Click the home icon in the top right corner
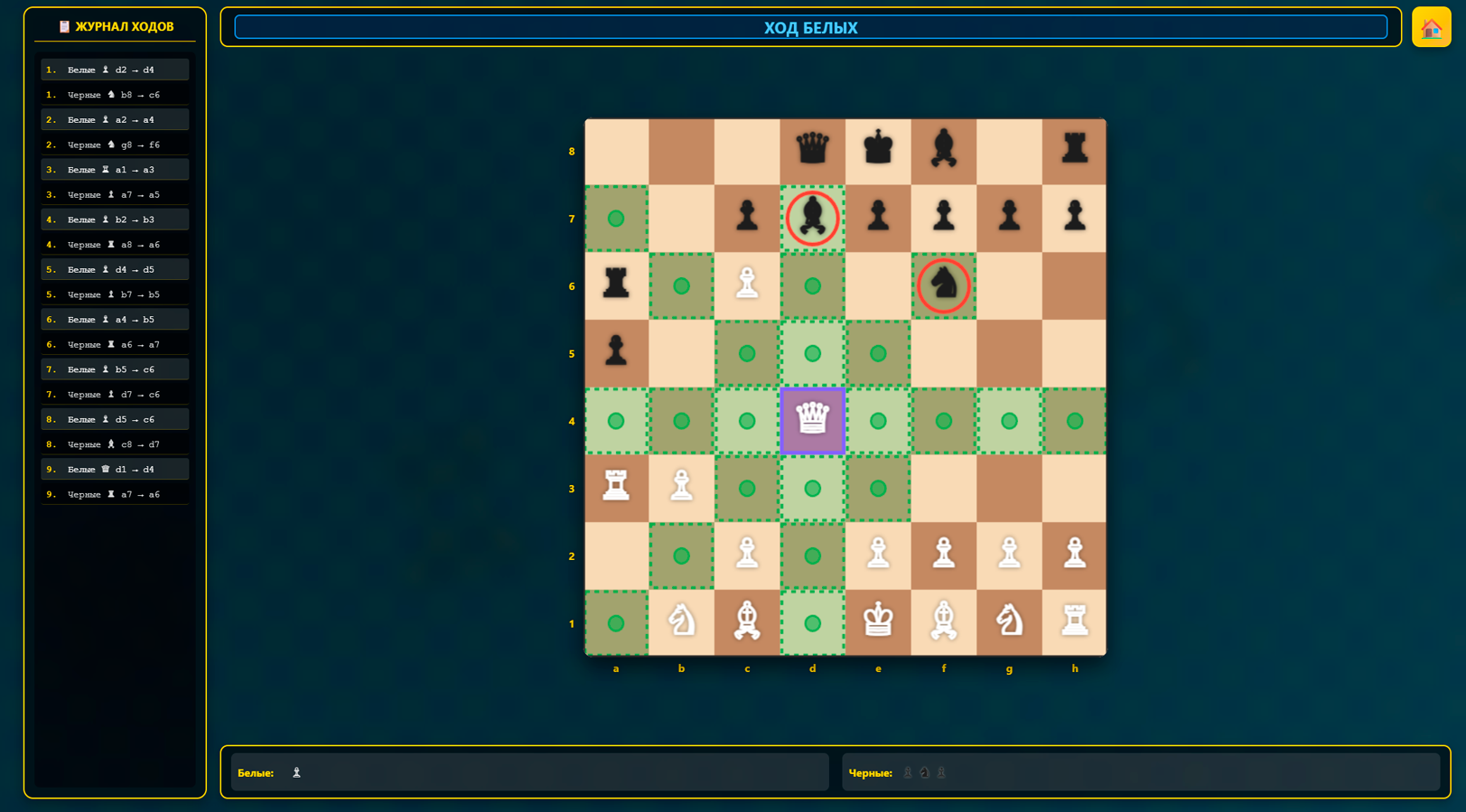The image size is (1466, 812). [x=1432, y=27]
